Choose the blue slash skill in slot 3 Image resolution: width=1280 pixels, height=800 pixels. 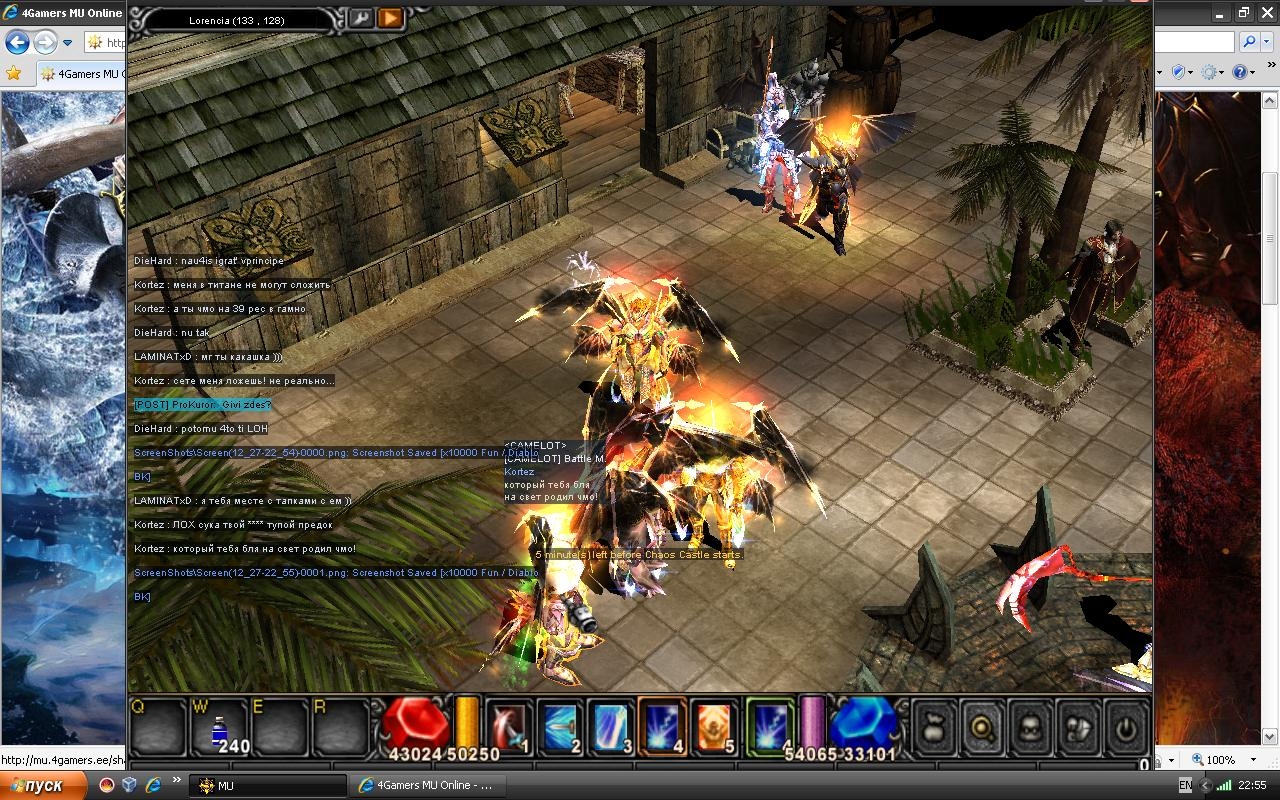pos(612,725)
